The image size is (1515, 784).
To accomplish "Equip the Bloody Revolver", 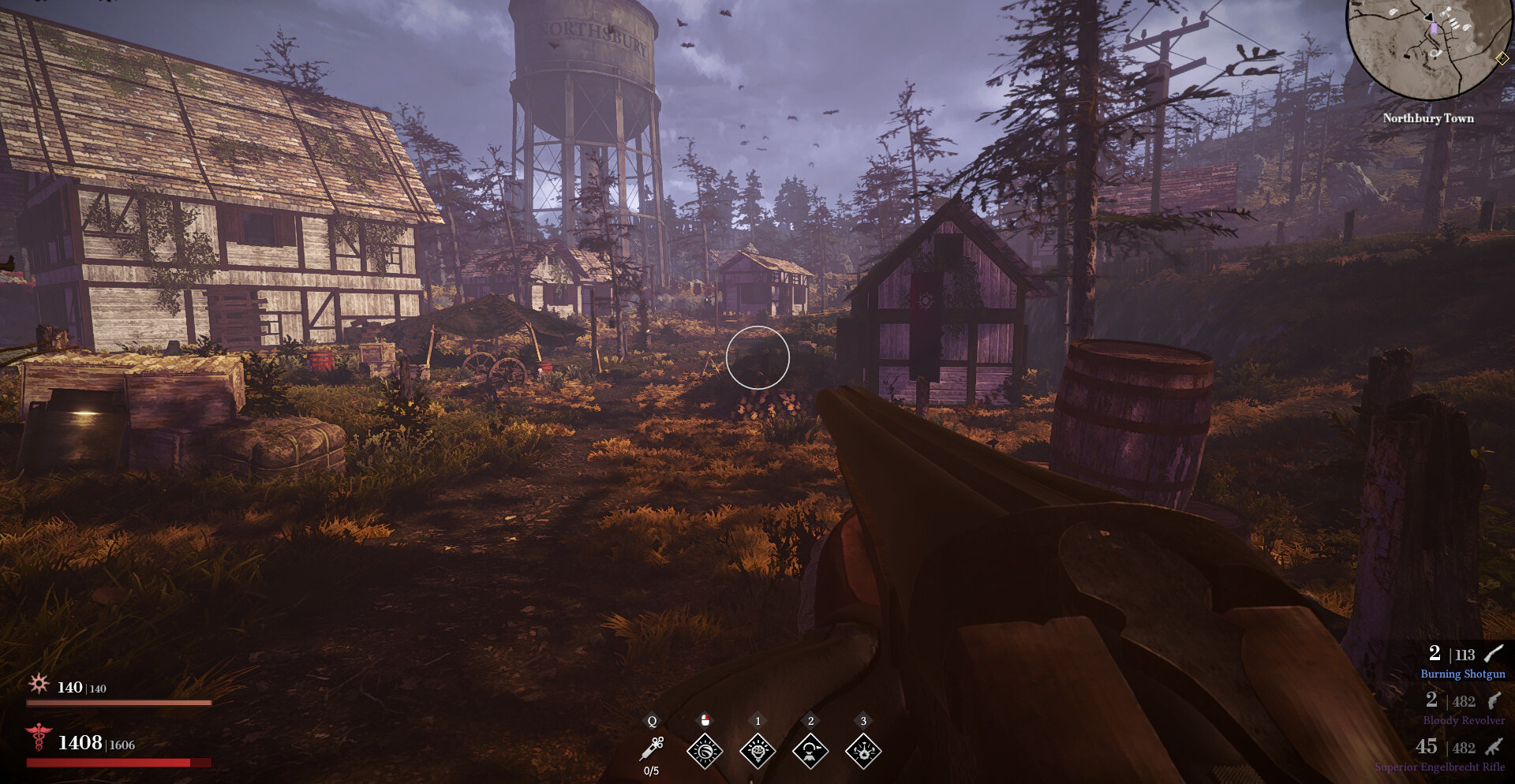I will pos(1463,719).
